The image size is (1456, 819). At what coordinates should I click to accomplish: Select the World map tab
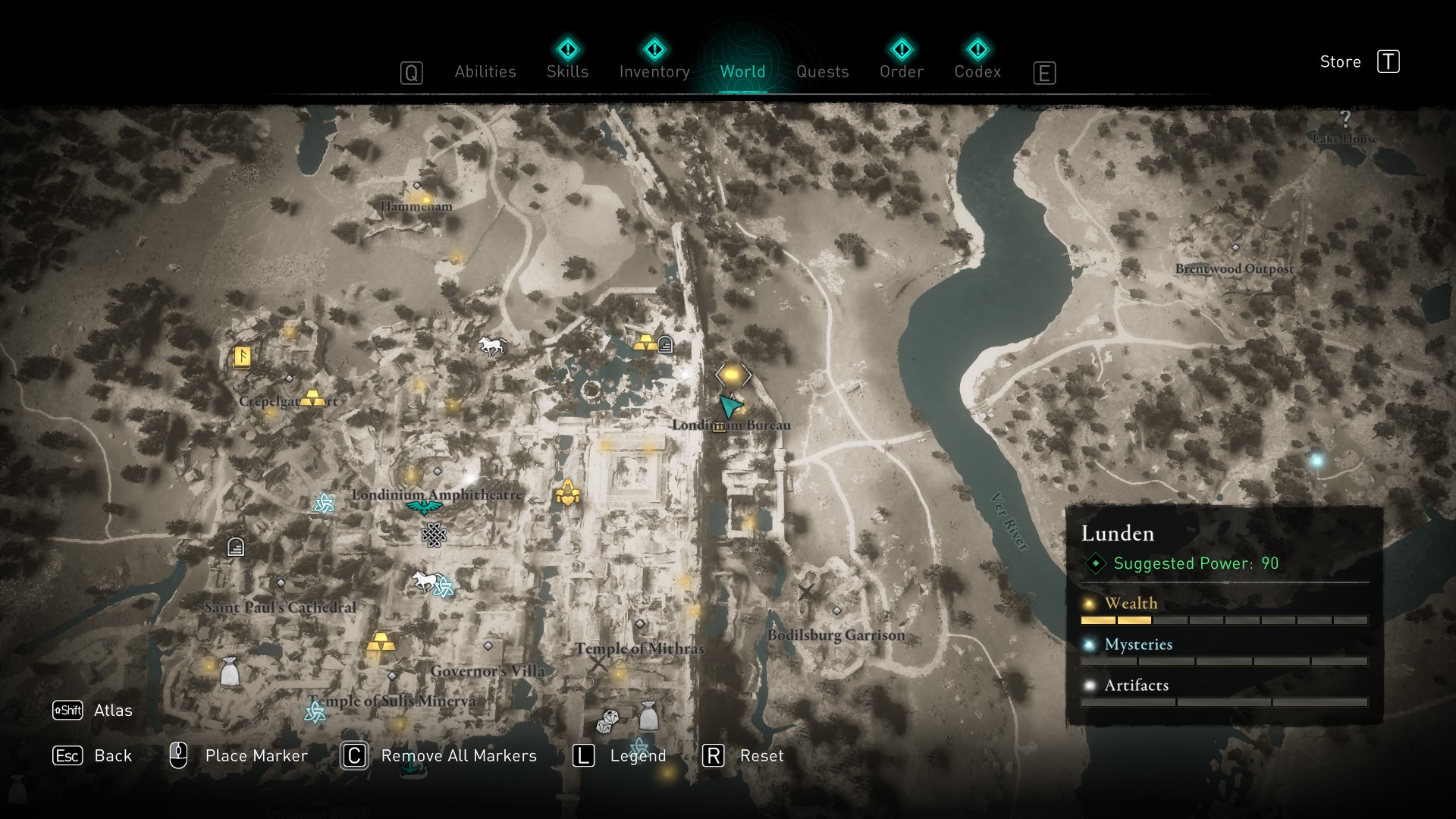coord(742,72)
